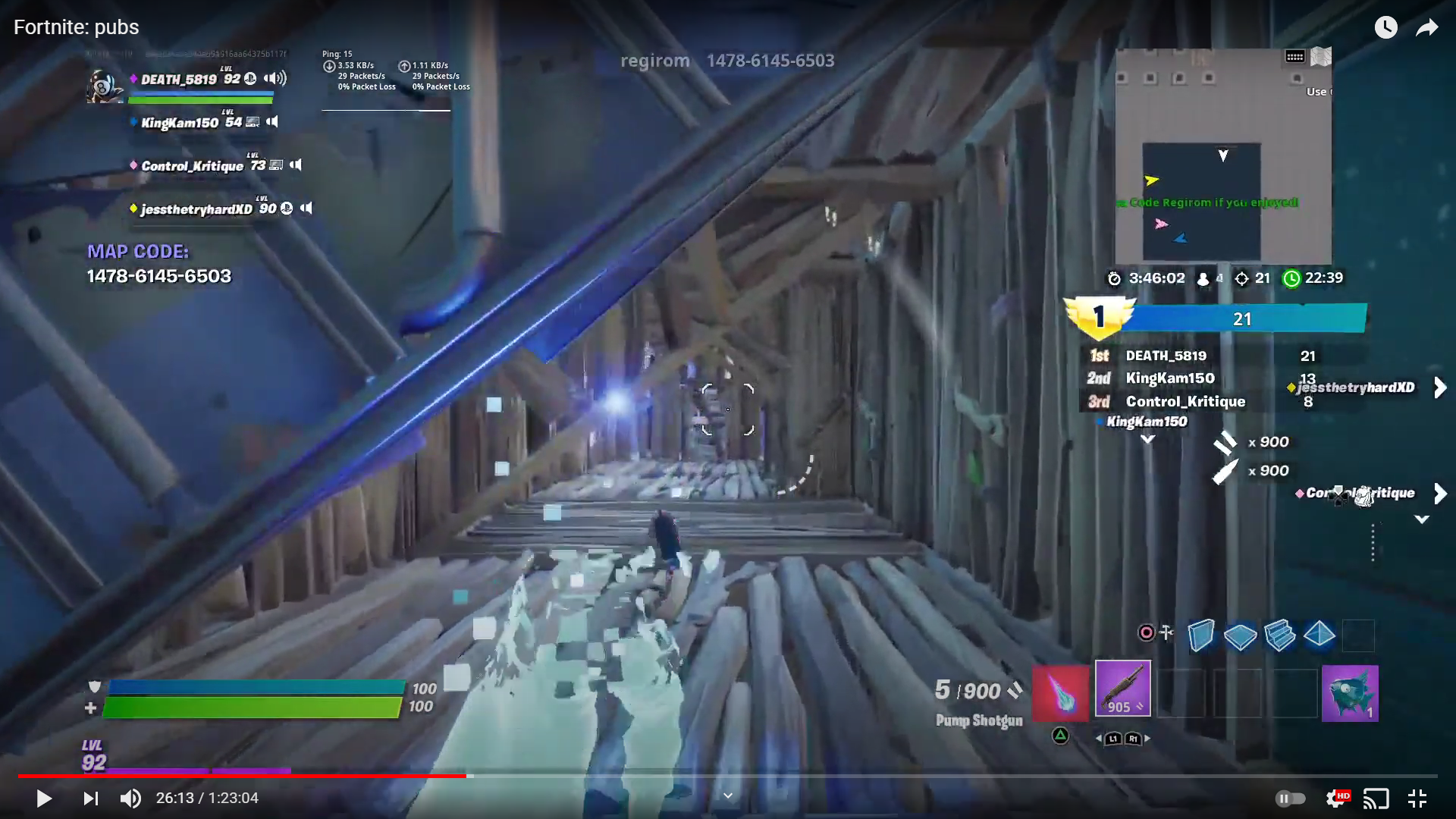Viewport: 1456px width, 819px height.
Task: Choose the pyramid roof building piece
Action: click(1319, 634)
